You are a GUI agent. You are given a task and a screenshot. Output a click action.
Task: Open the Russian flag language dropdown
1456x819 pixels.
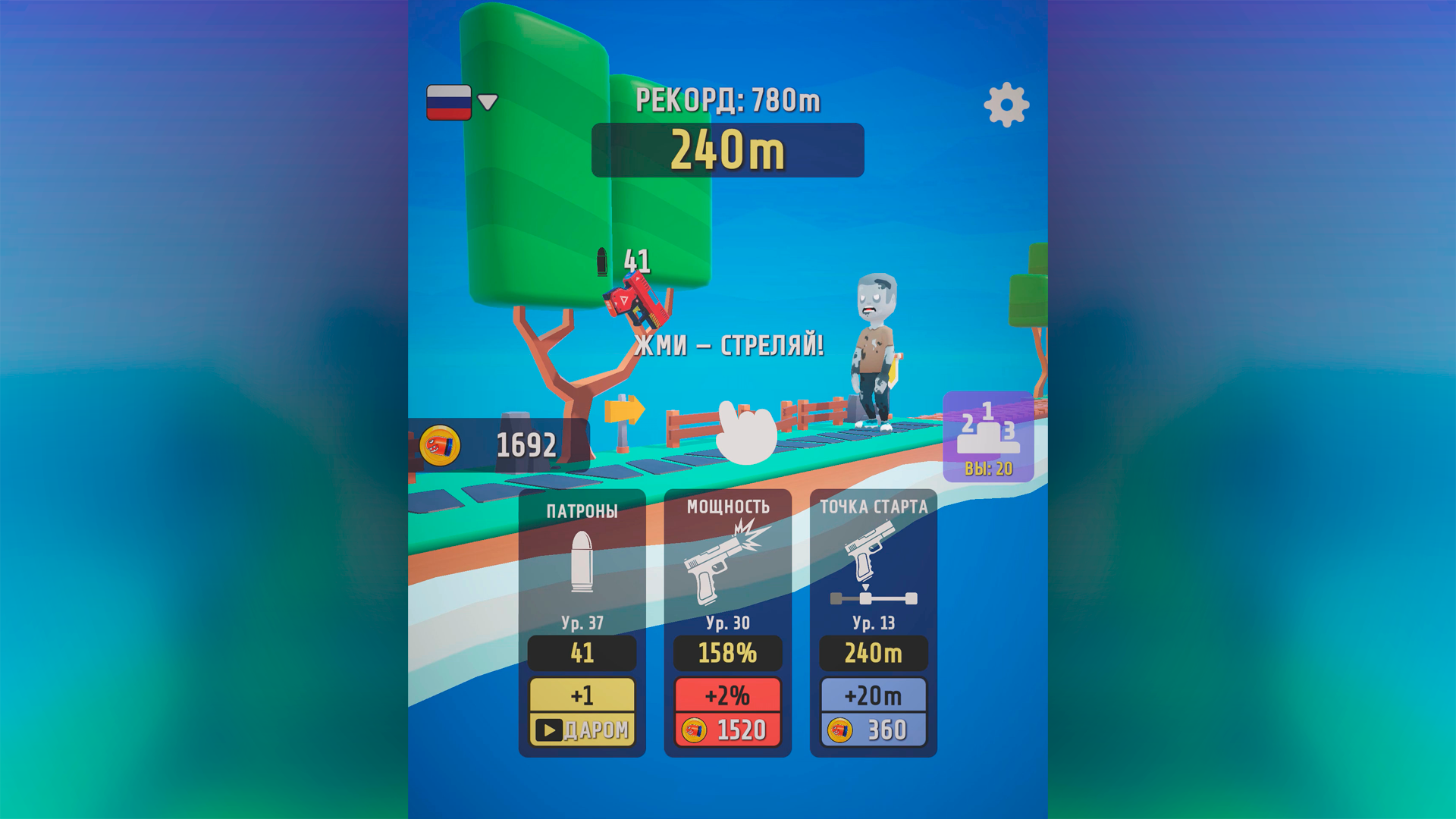click(449, 102)
